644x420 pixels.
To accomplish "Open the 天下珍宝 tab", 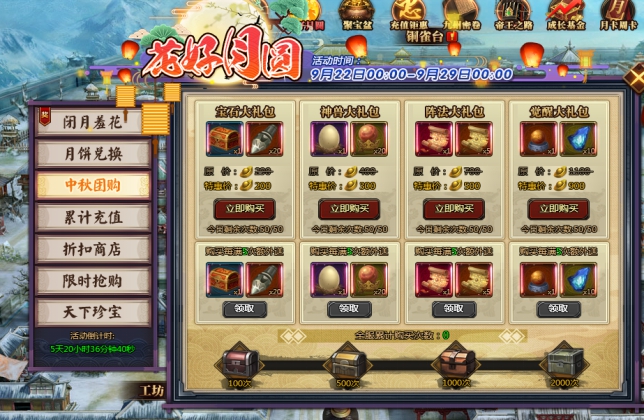I will [x=93, y=311].
